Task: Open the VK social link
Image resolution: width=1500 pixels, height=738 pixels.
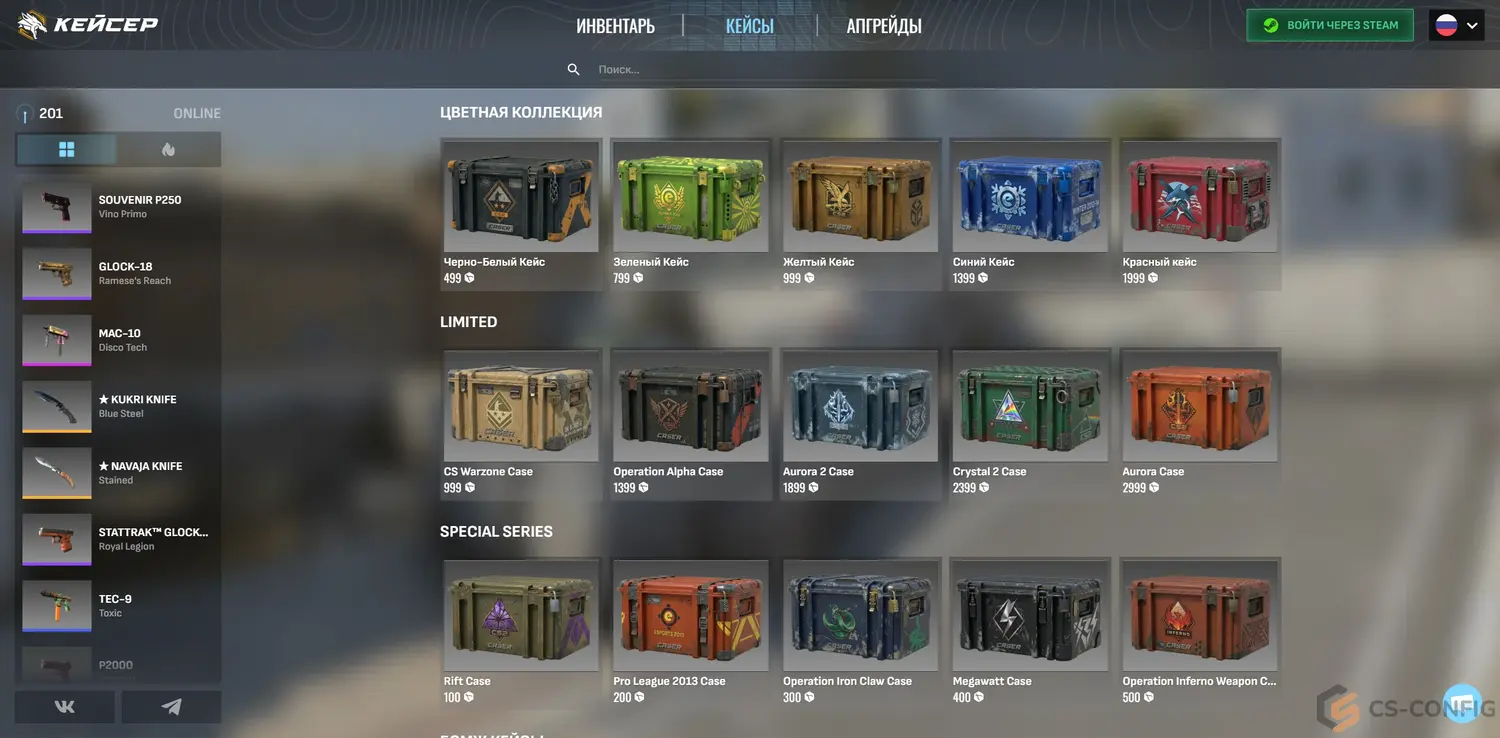Action: point(65,707)
